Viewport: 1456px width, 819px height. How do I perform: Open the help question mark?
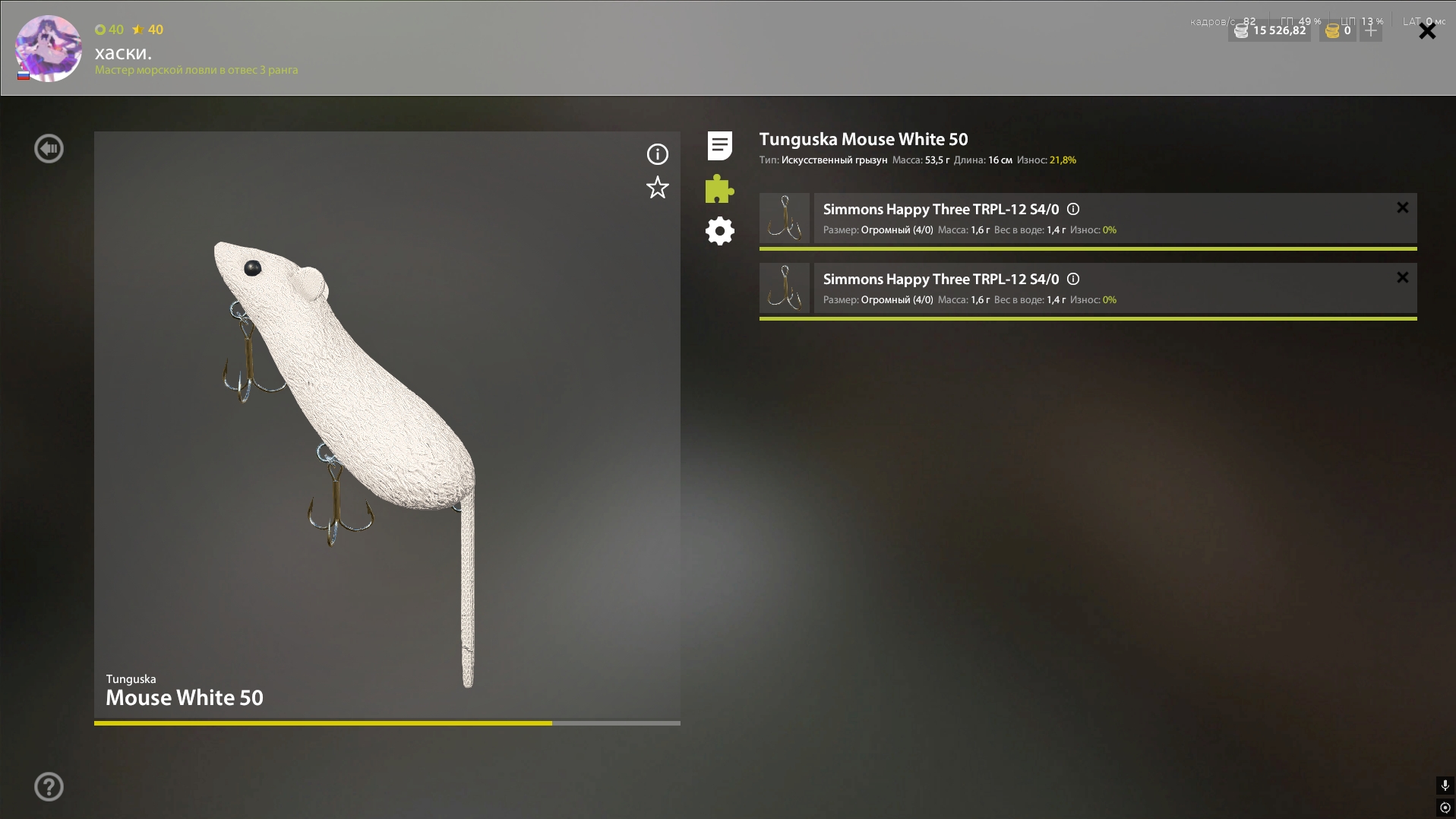tap(49, 787)
